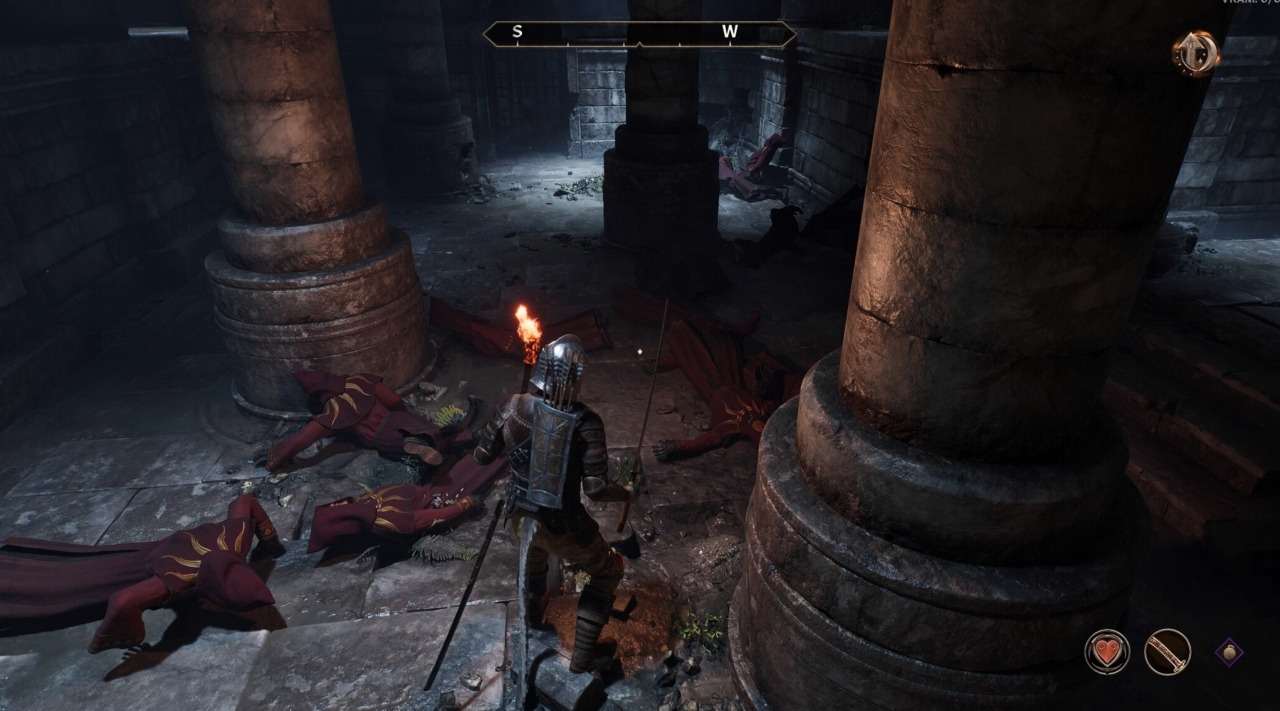Click the compass bar showing S and W

click(639, 34)
